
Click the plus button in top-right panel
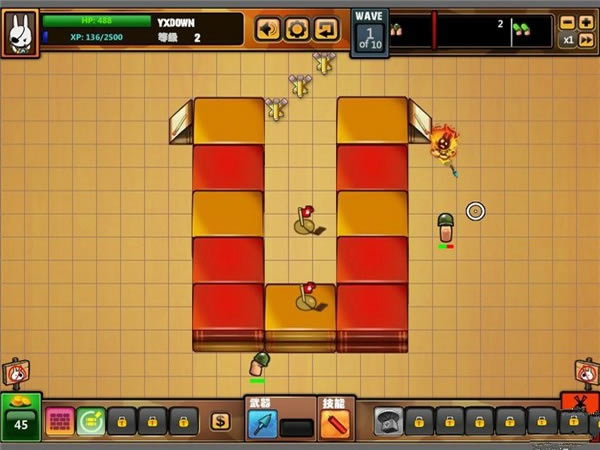(586, 21)
